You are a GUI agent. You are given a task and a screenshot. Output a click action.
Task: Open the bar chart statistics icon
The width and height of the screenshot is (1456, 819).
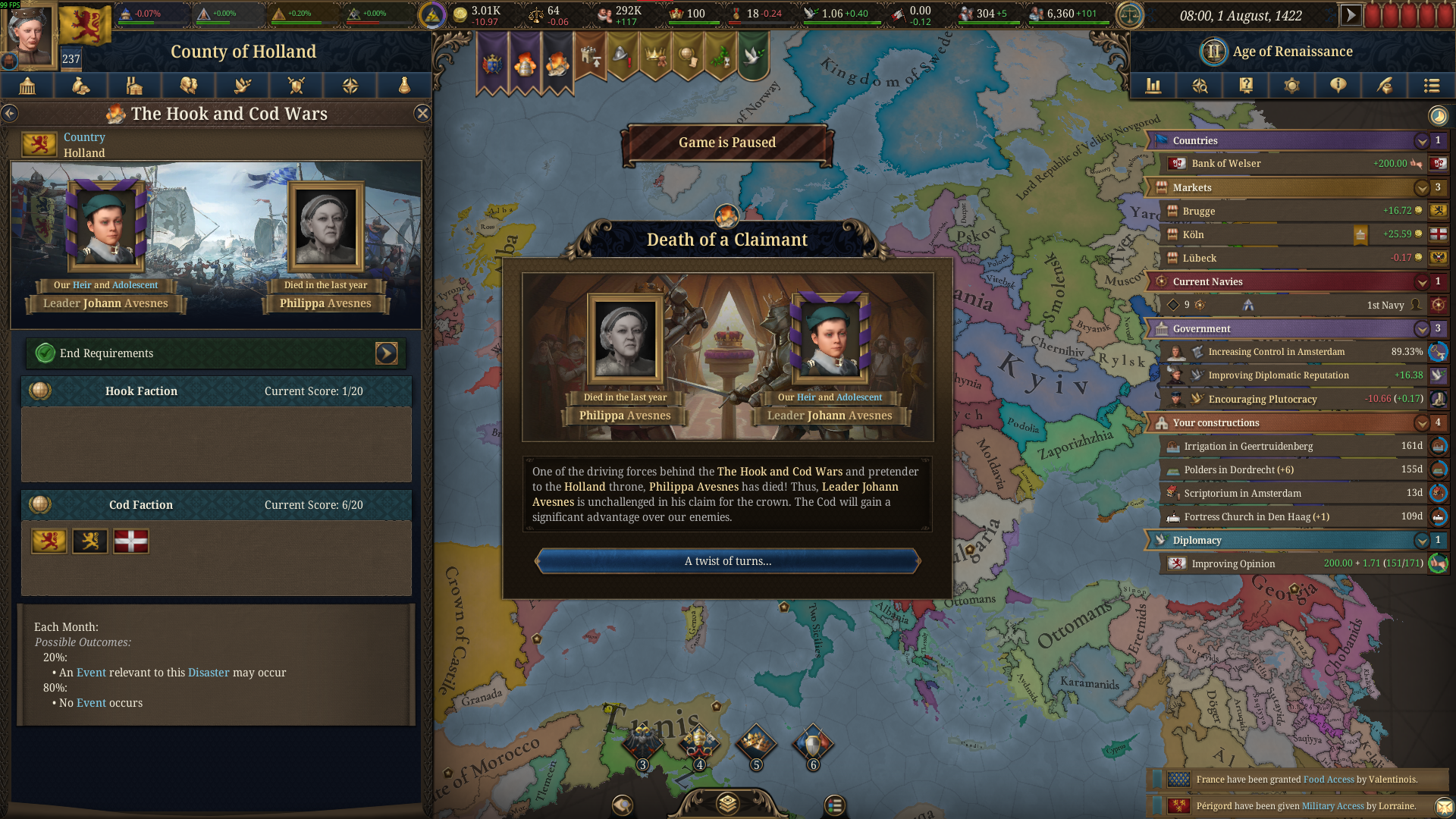coord(1153,86)
